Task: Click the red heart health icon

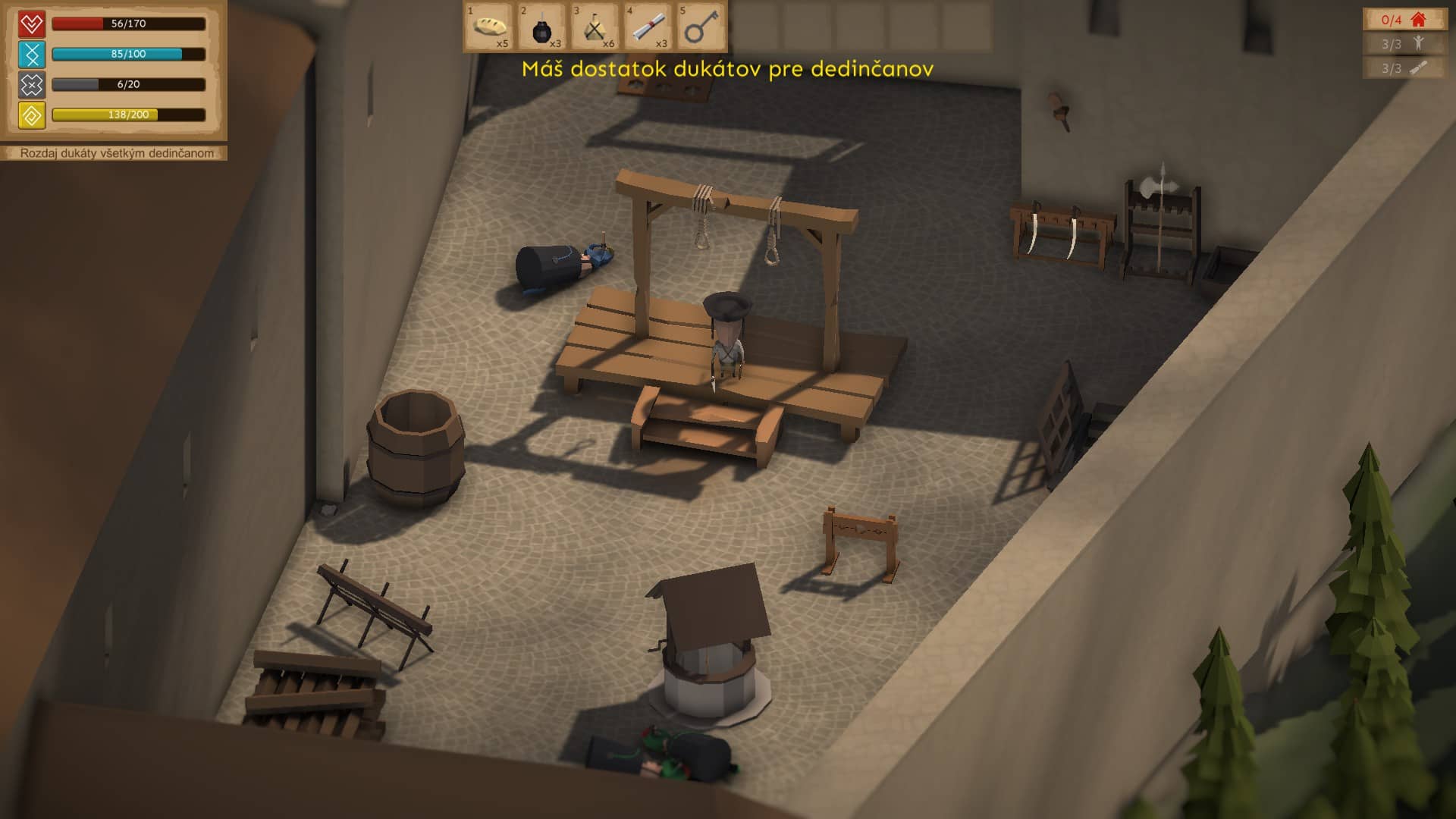Action: pos(32,24)
